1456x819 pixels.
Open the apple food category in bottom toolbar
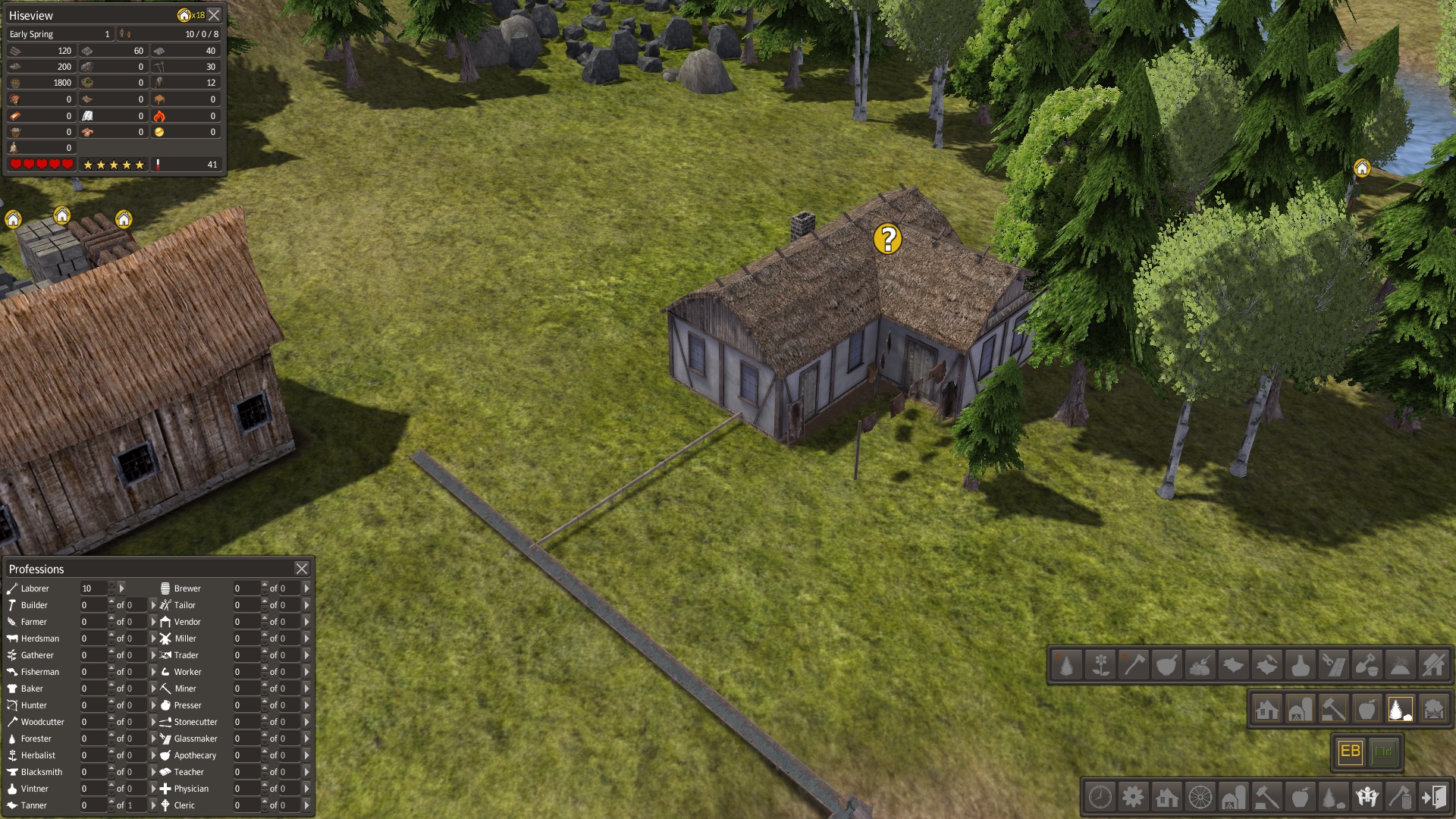(x=1301, y=797)
